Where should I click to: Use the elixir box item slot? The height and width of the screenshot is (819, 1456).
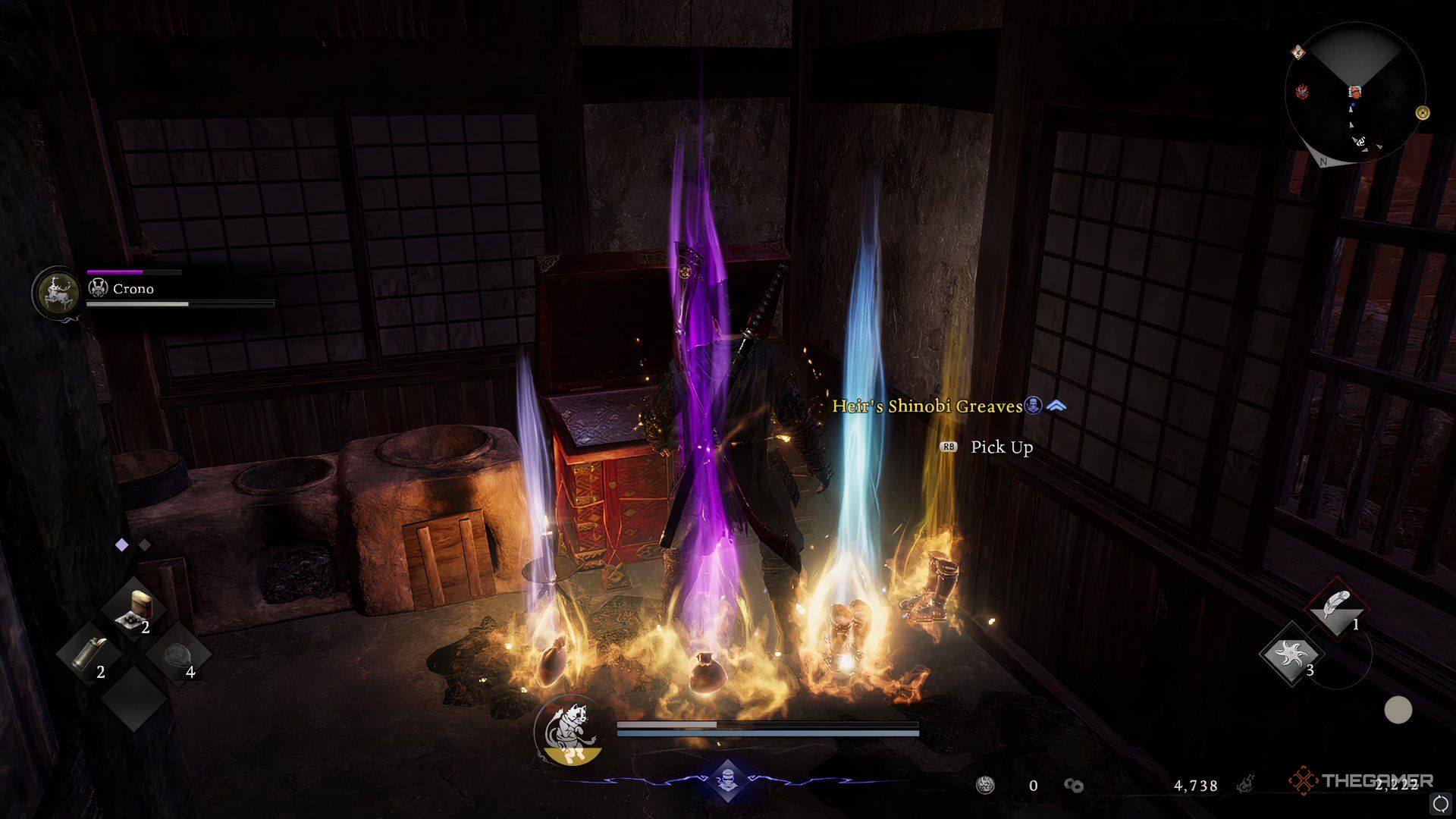[x=139, y=608]
